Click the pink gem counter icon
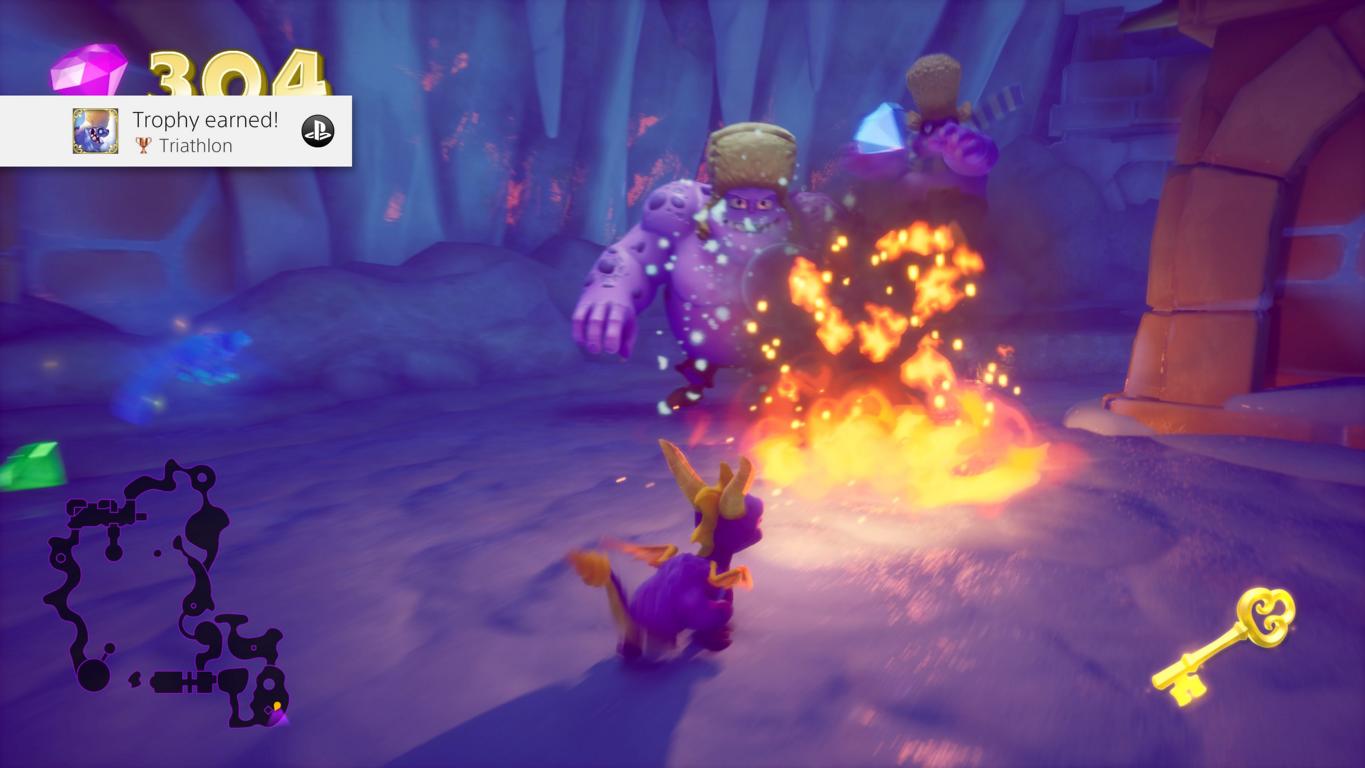The width and height of the screenshot is (1365, 768). [x=89, y=70]
